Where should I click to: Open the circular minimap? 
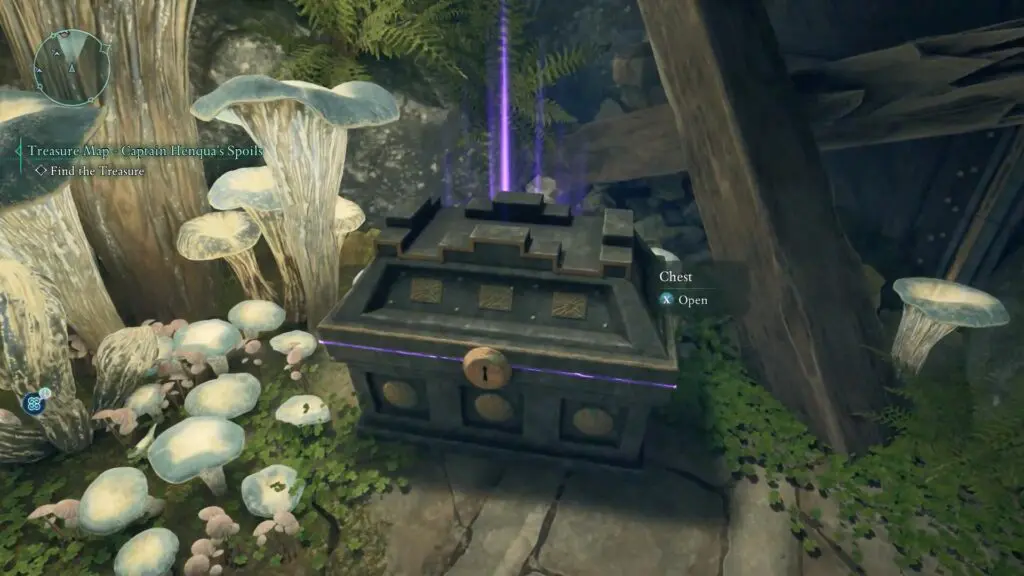[70, 65]
